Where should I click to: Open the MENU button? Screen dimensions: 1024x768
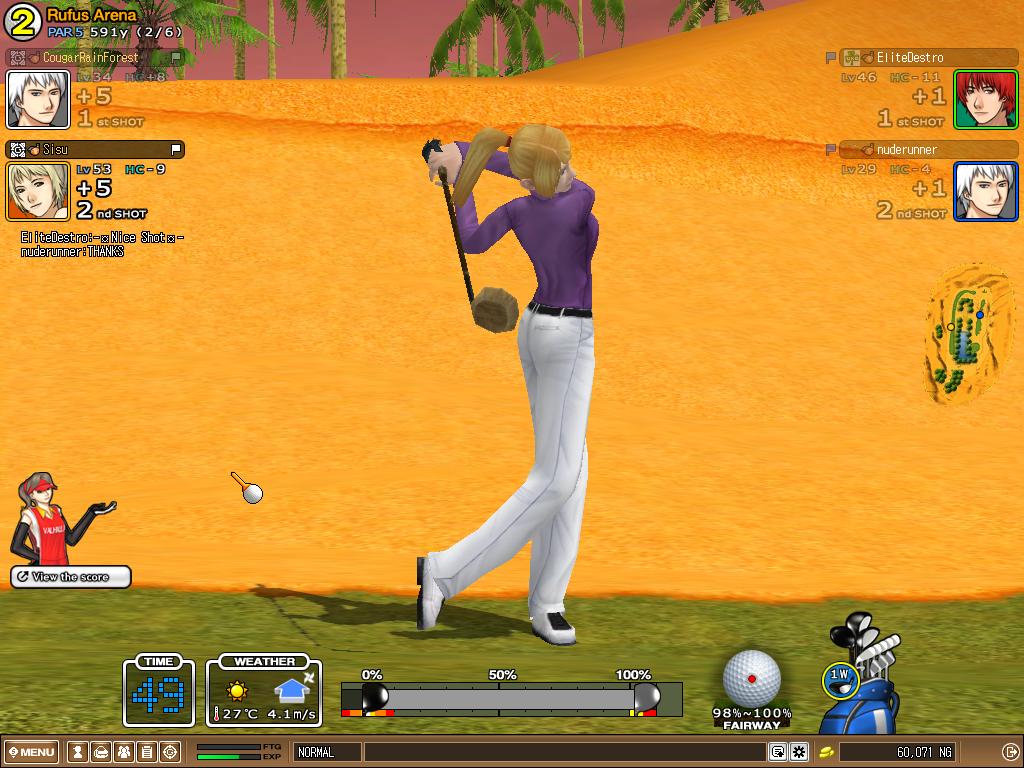[x=33, y=752]
